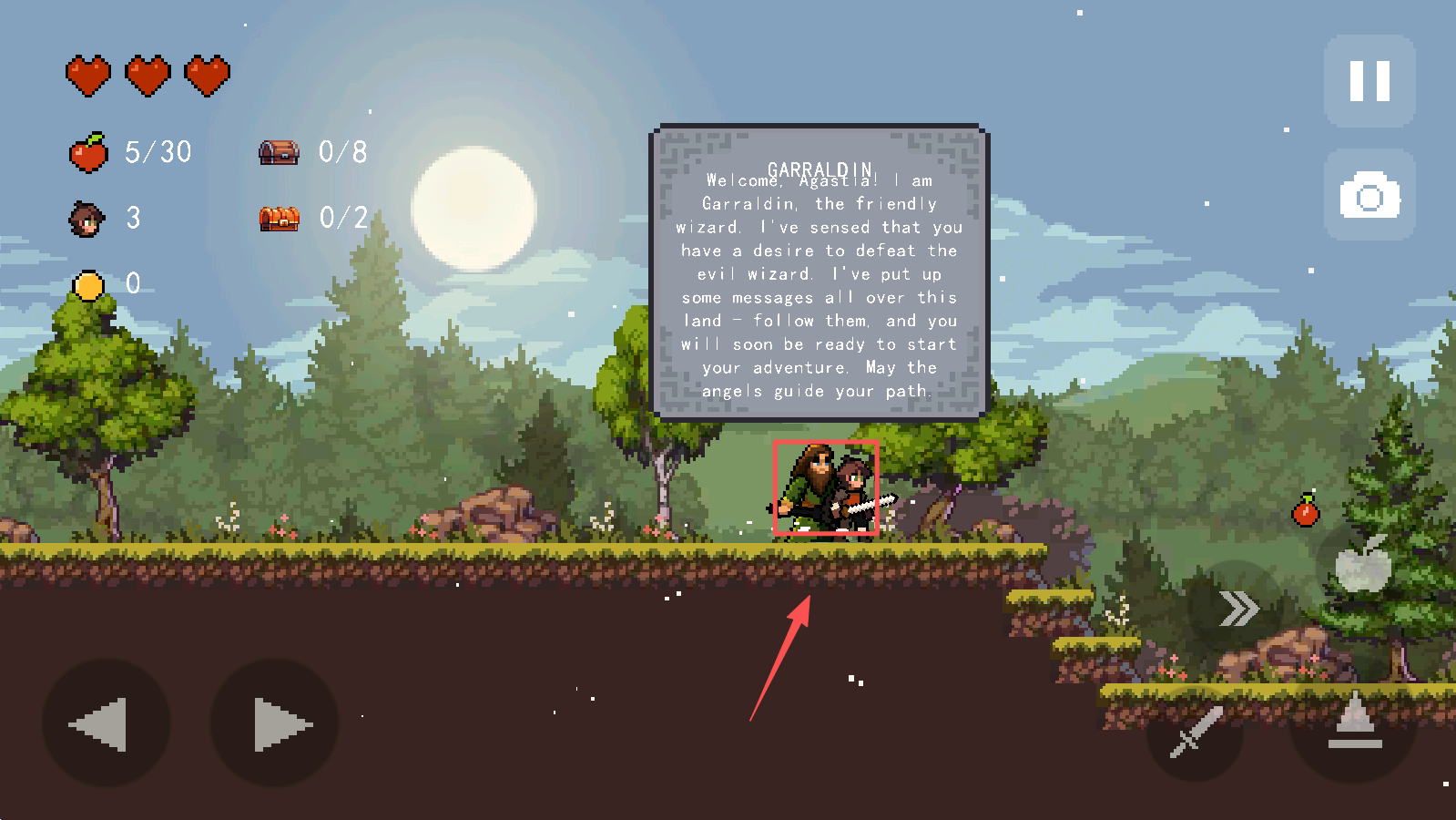Image resolution: width=1456 pixels, height=820 pixels.
Task: Attack using the sword button
Action: [1195, 732]
